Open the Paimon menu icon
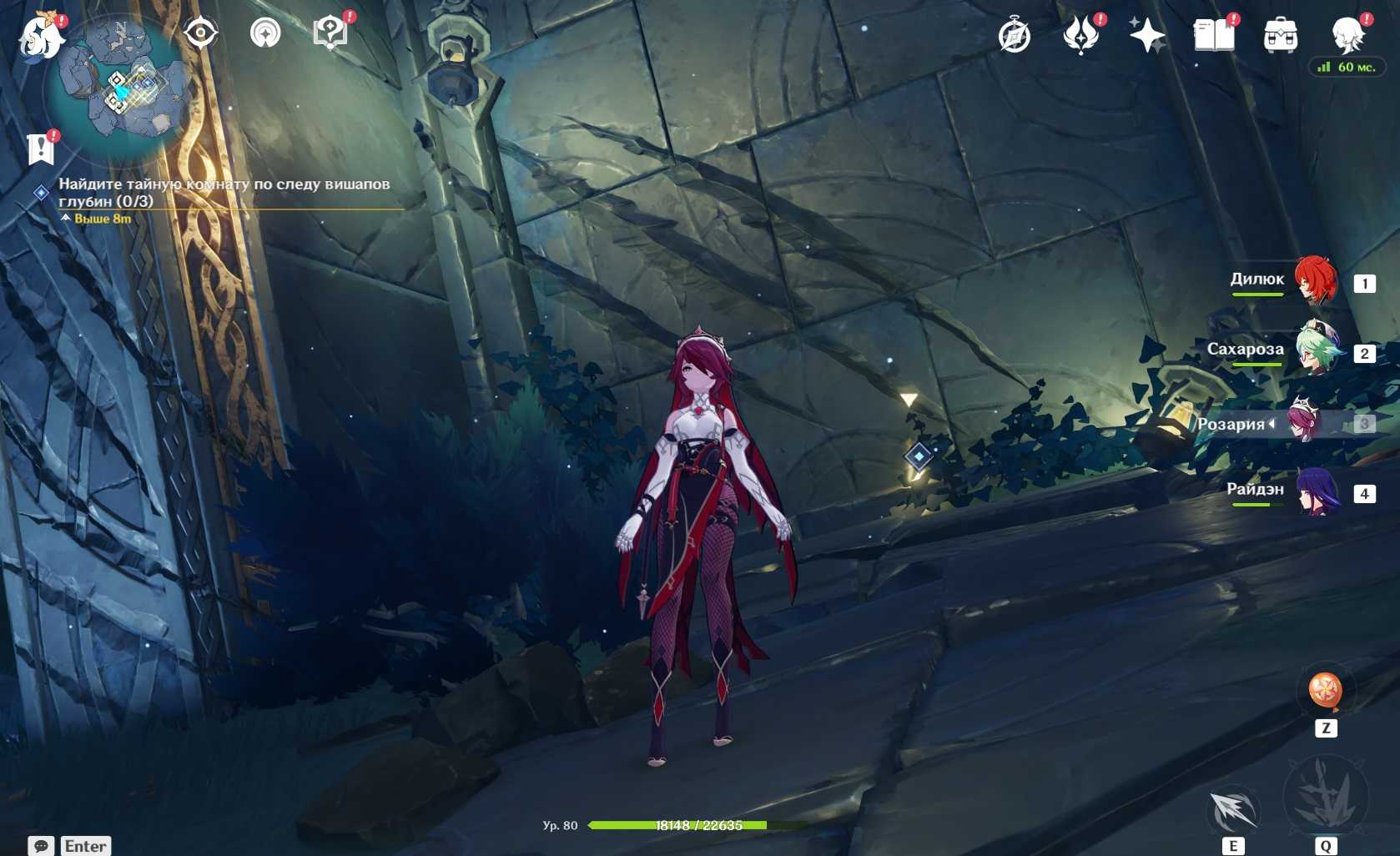The width and height of the screenshot is (1400, 856). [x=40, y=37]
